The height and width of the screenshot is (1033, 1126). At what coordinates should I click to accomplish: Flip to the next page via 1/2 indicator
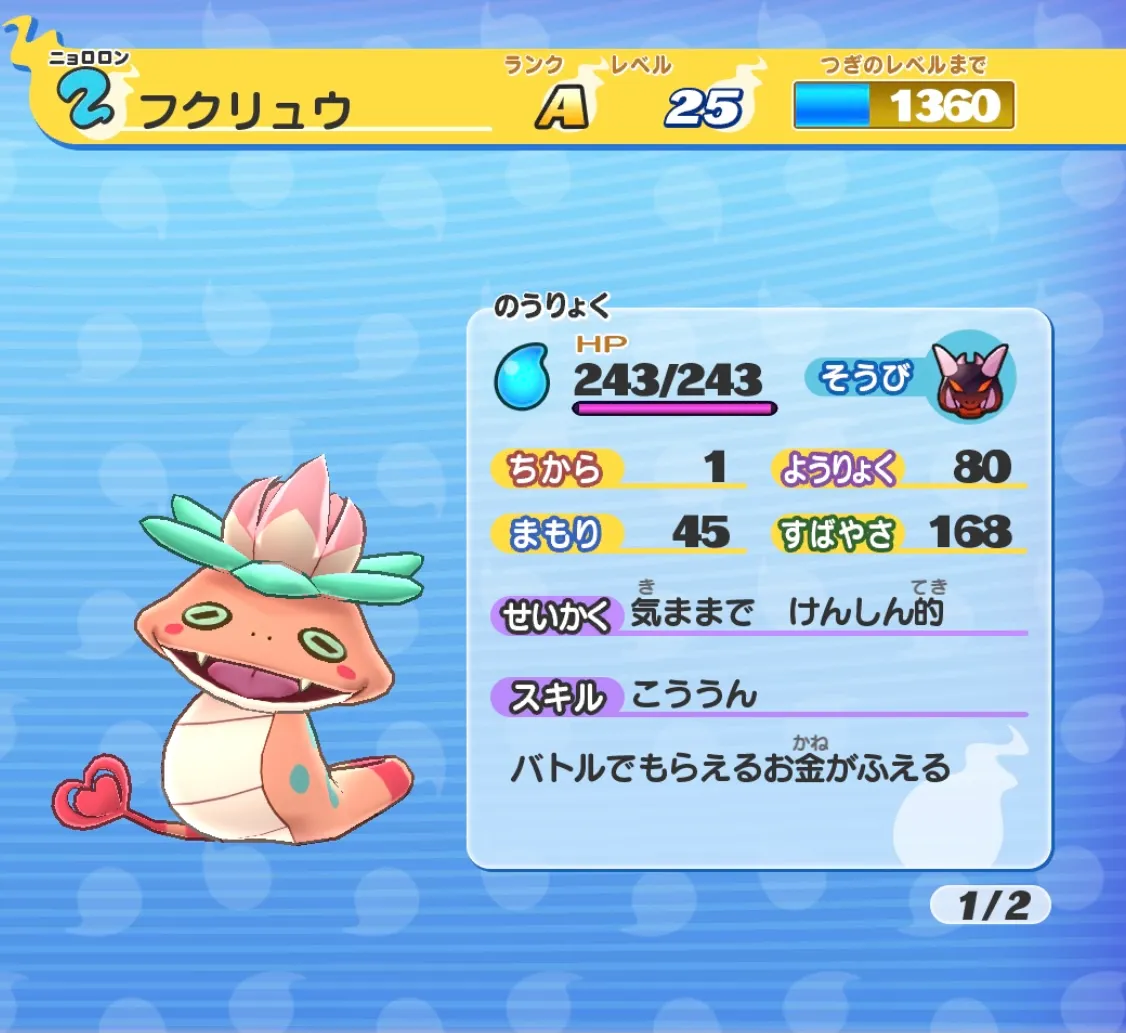990,905
